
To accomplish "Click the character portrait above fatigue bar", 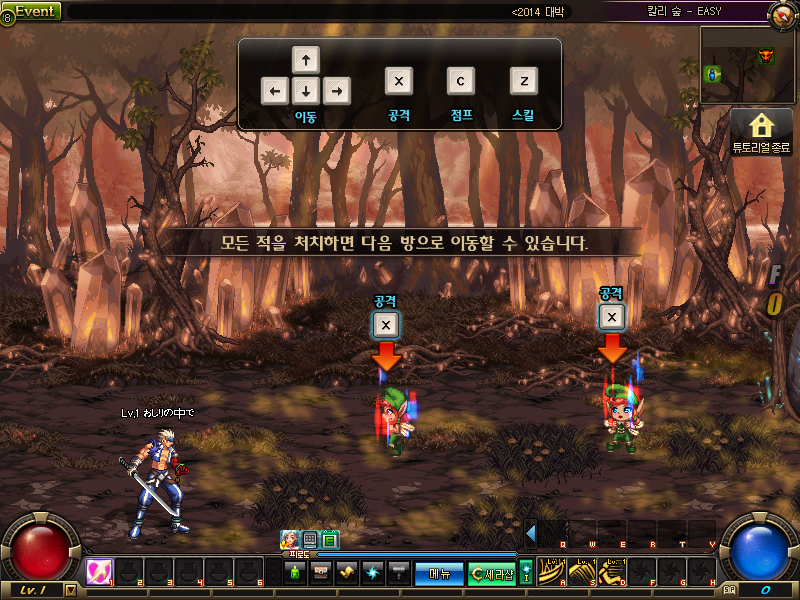I will pos(289,540).
